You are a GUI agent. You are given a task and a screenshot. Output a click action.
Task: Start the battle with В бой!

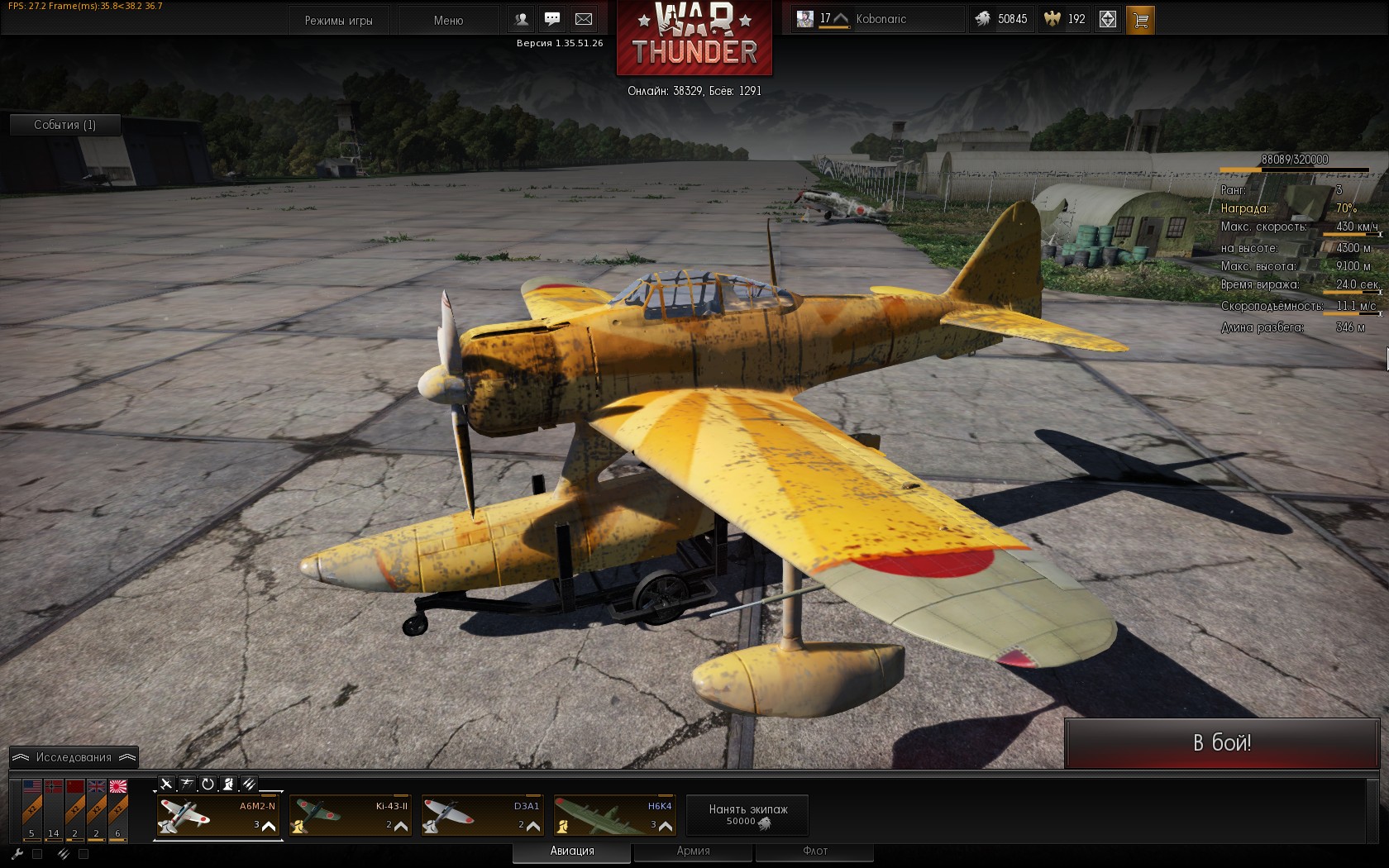1221,742
